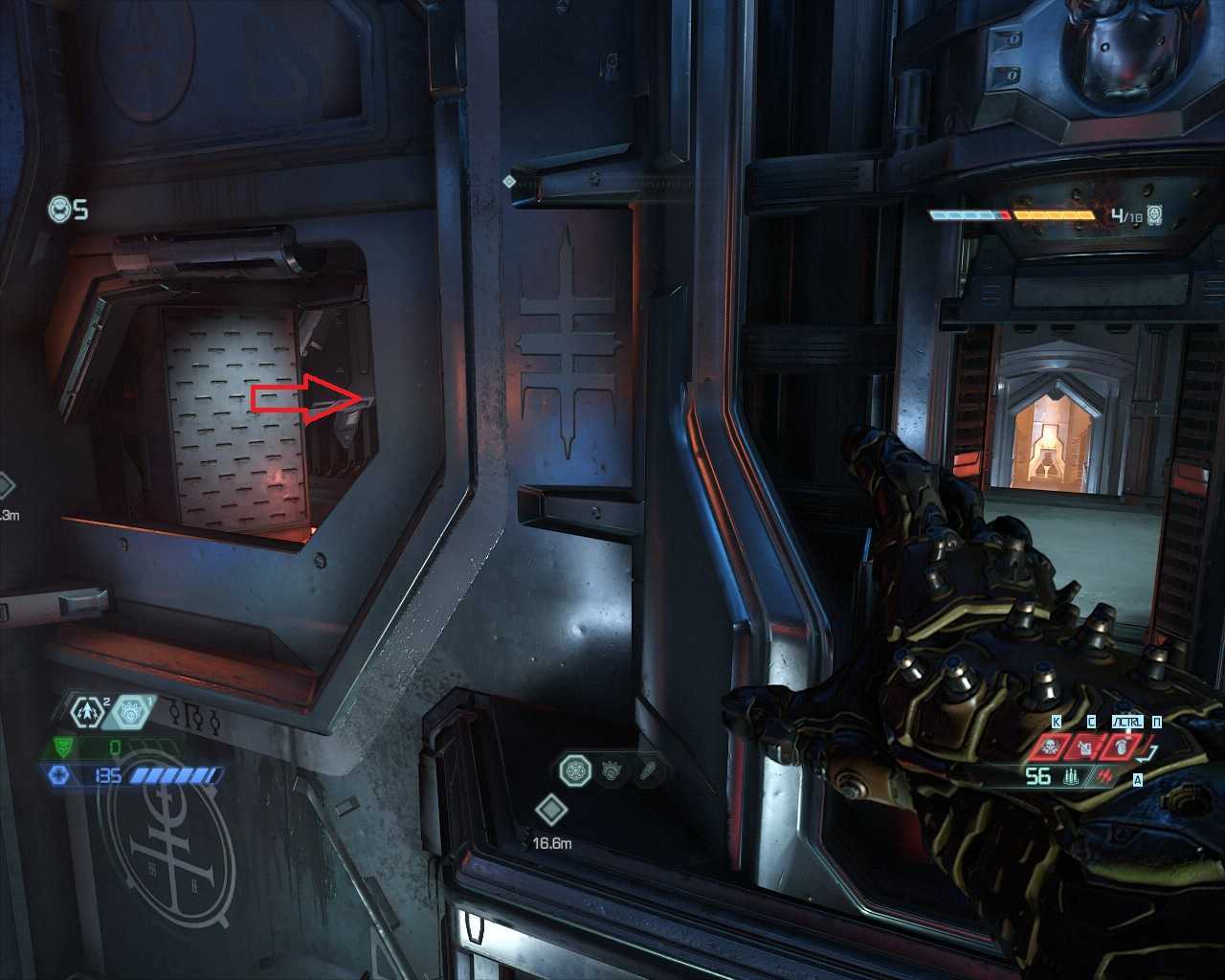
Task: Click the highlighted octagonal rune icon
Action: click(x=576, y=768)
